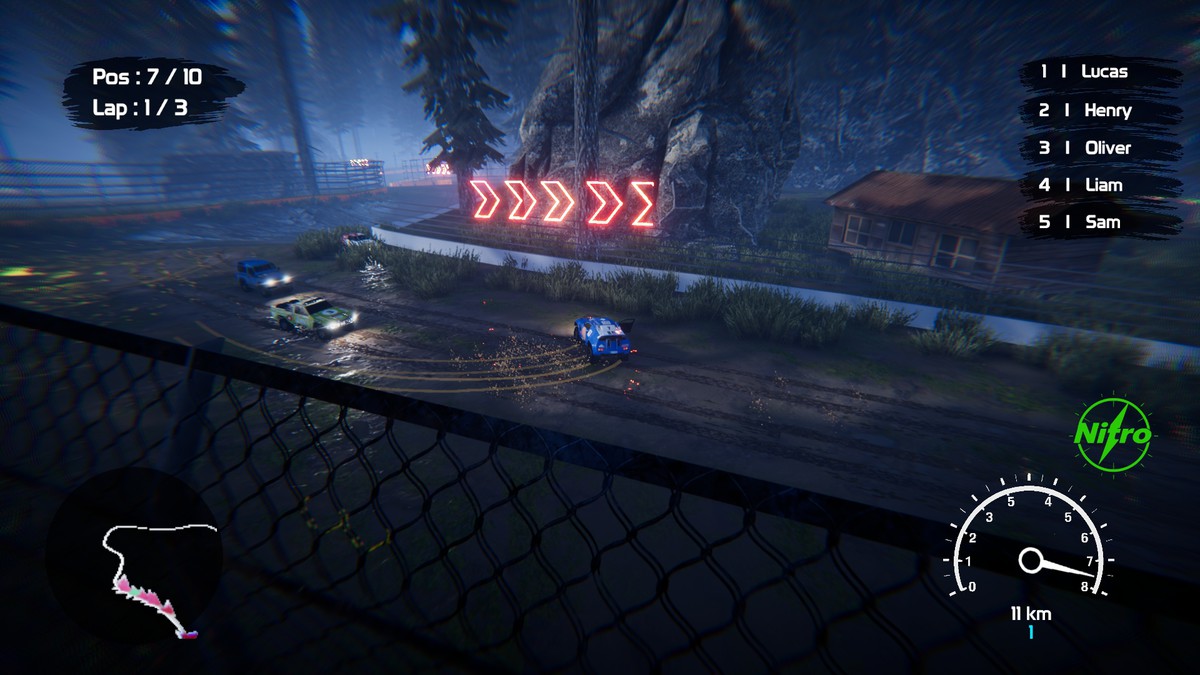Image resolution: width=1200 pixels, height=675 pixels.
Task: Select Sam's fifth-place leaderboard row
Action: click(x=1097, y=222)
